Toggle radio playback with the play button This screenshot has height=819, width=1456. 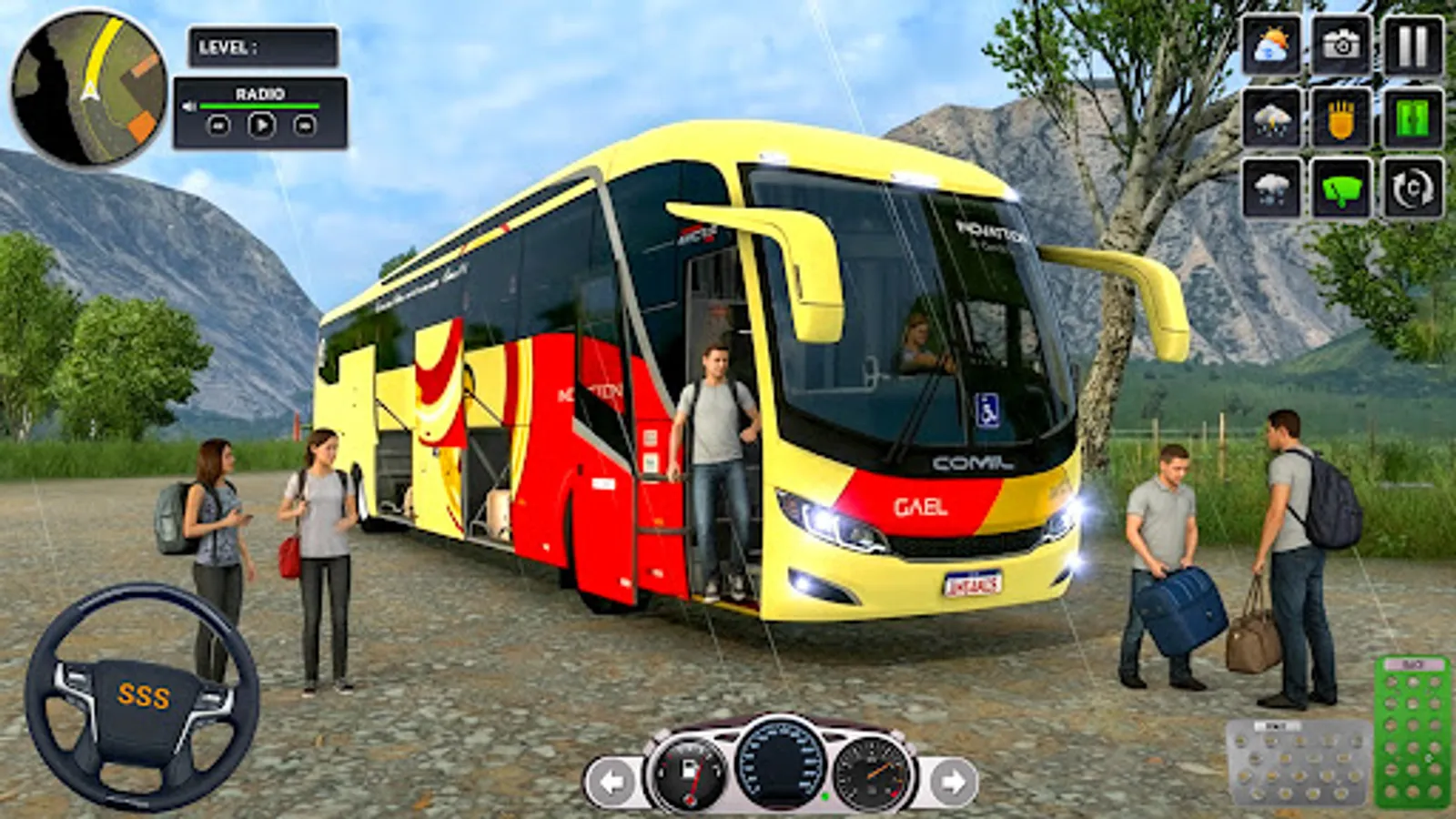tap(262, 126)
